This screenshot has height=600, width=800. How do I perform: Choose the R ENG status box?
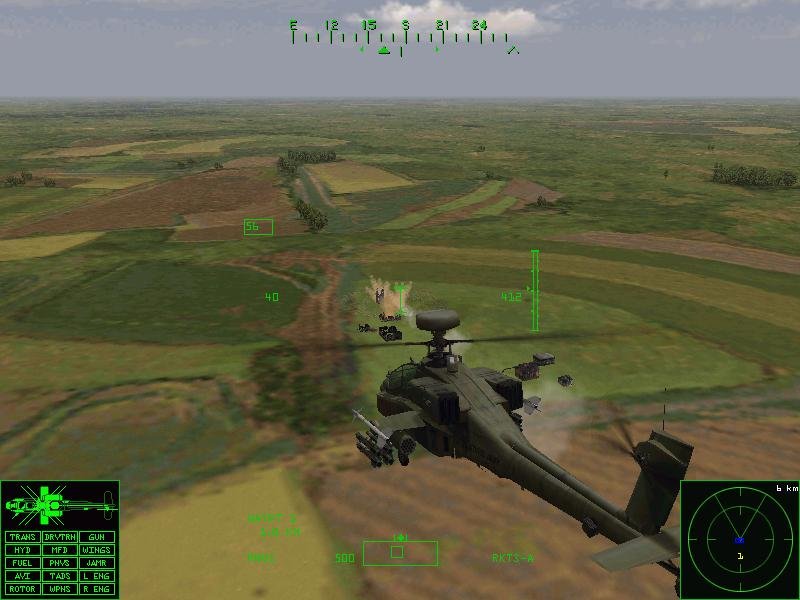pyautogui.click(x=96, y=589)
